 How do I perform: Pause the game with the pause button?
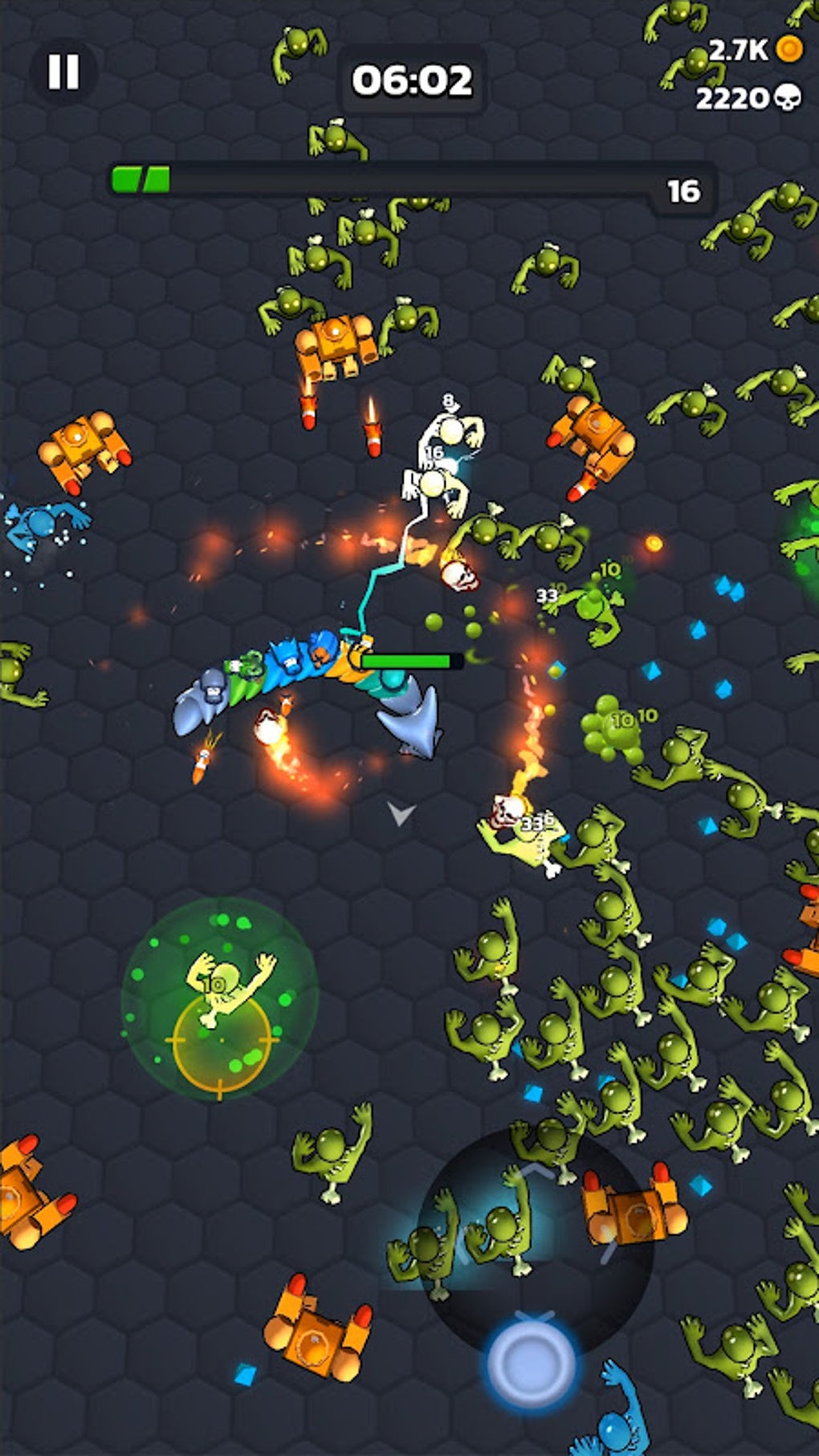[x=63, y=71]
